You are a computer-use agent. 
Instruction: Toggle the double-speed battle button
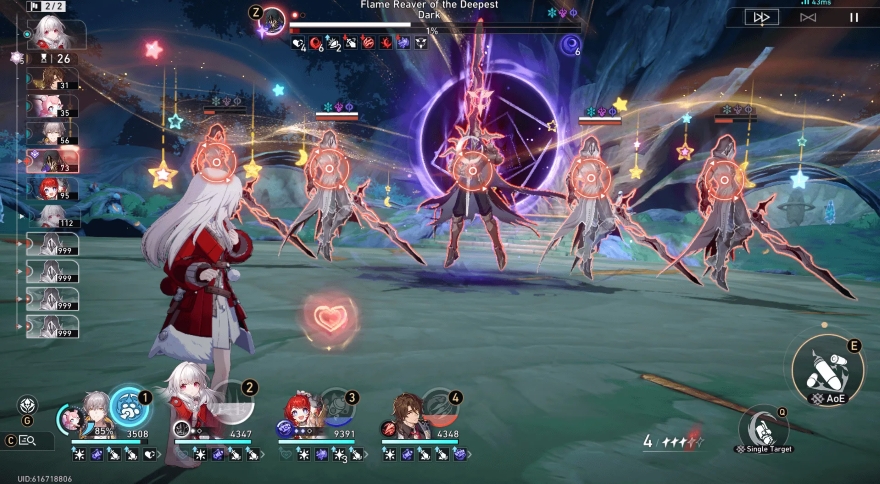[763, 17]
